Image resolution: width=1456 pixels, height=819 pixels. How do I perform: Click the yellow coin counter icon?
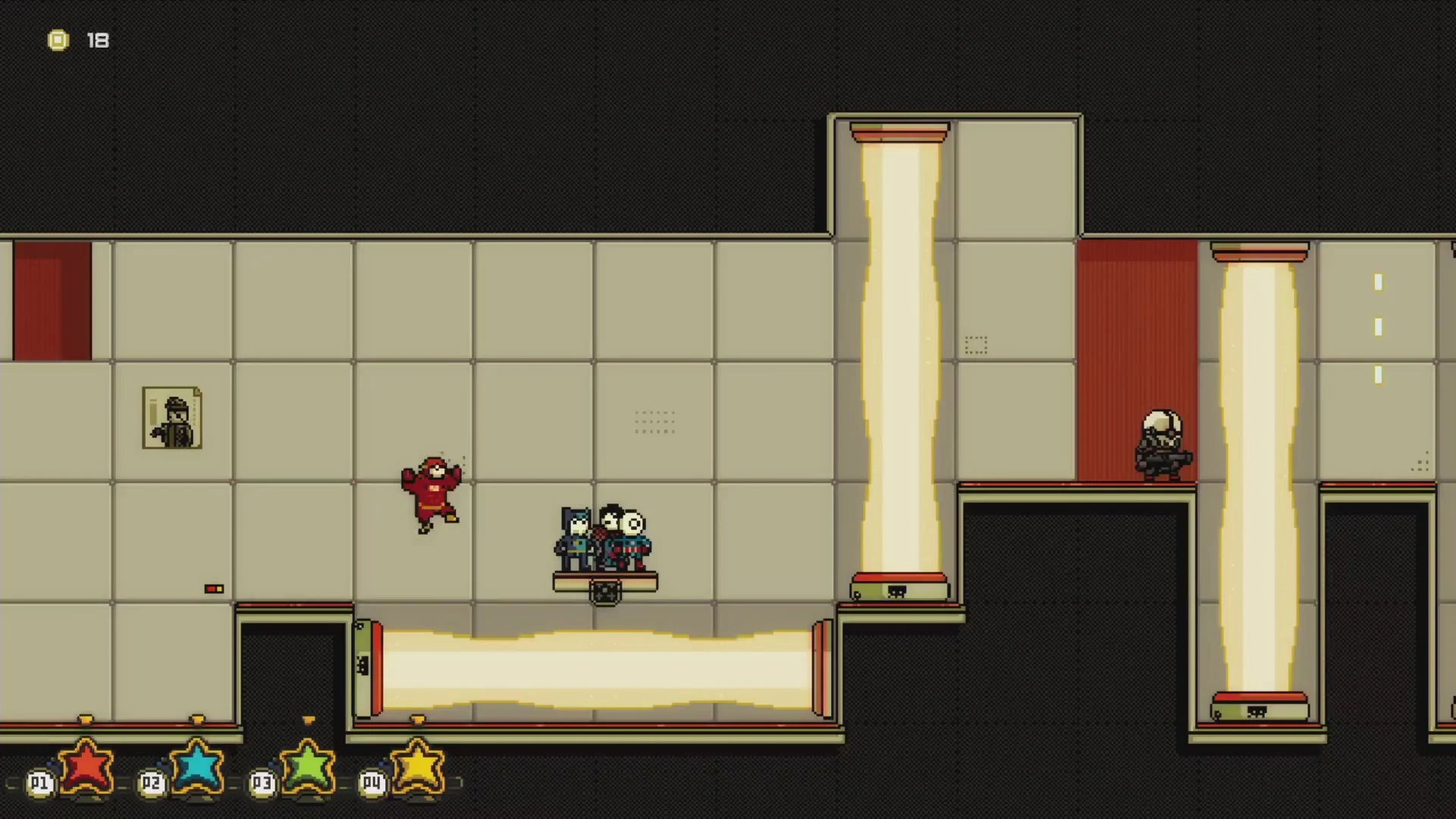(58, 39)
